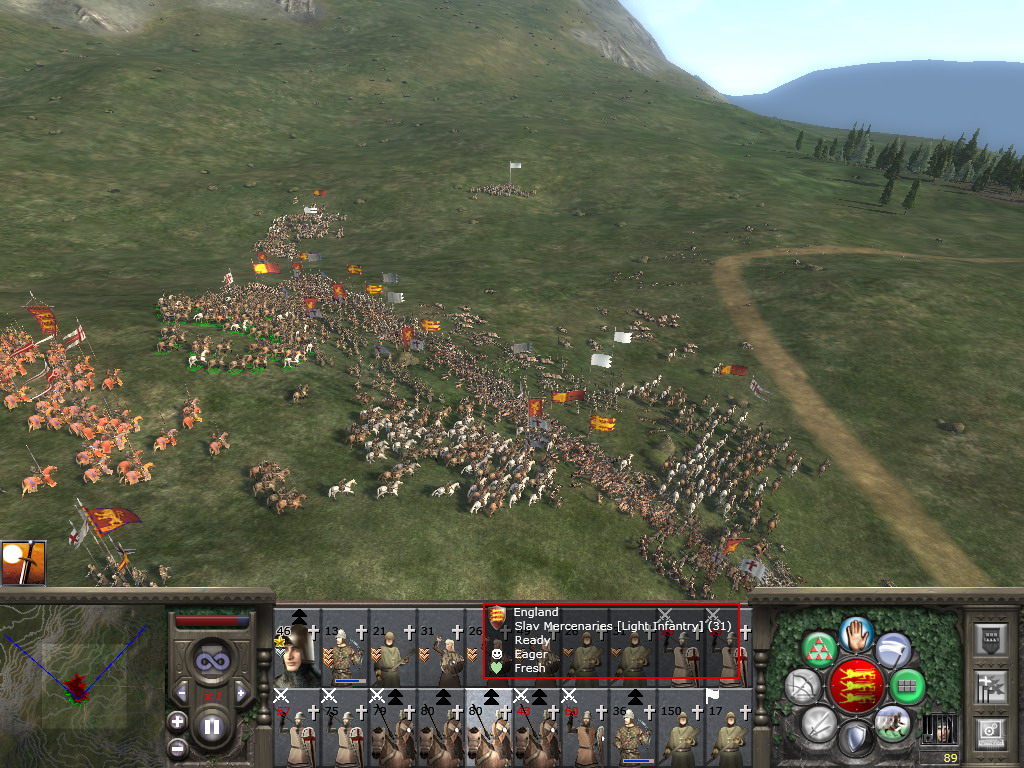Select the general's portrait unit card
This screenshot has height=768, width=1024.
(x=296, y=652)
